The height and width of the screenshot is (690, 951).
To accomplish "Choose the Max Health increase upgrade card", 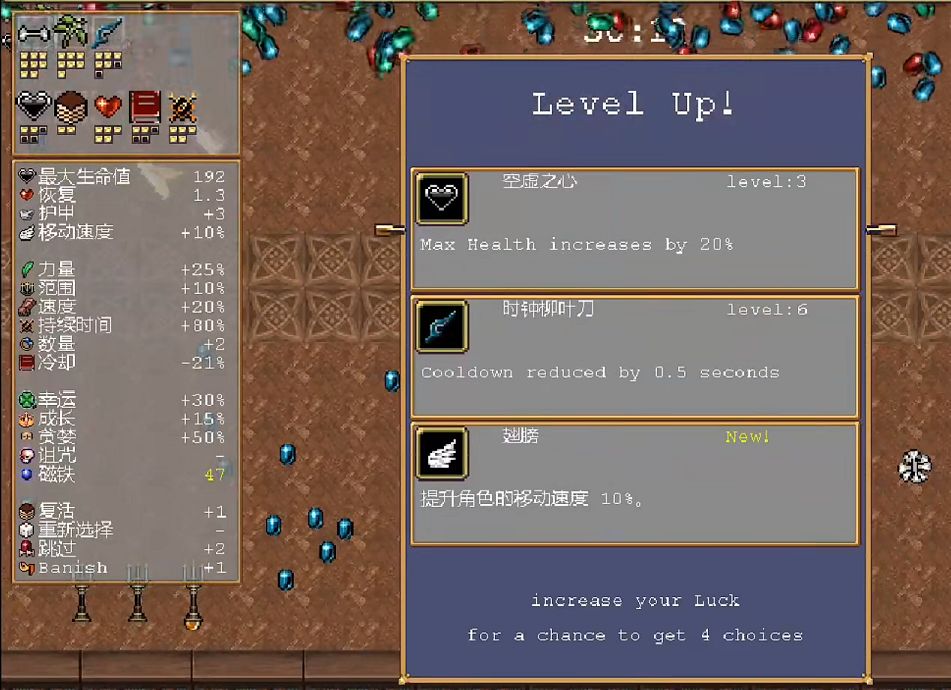I will coord(634,230).
